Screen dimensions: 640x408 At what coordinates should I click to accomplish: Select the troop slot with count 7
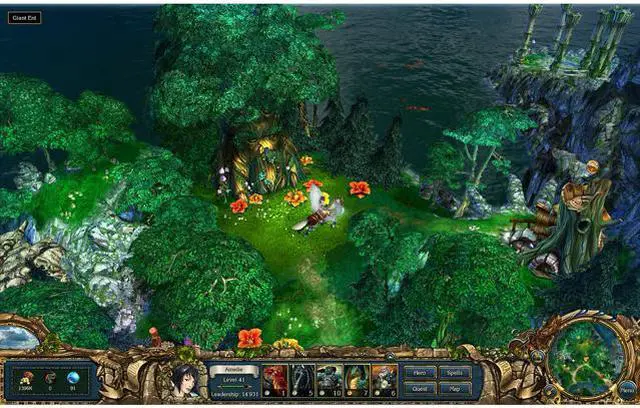(356, 380)
